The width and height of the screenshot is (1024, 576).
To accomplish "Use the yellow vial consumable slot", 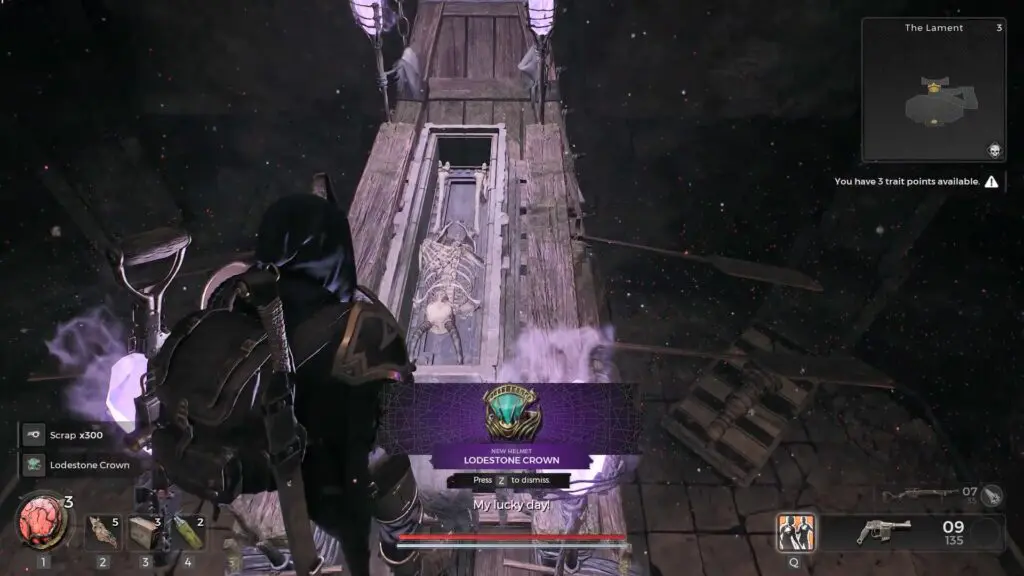I will tap(188, 531).
